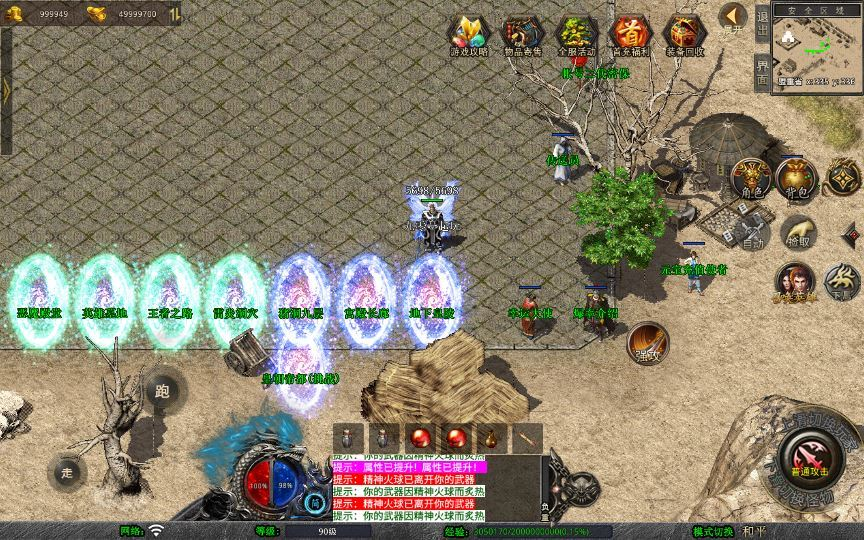The image size is (864, 540).
Task: Open the 物品寄售 item consignment menu
Action: 522,36
